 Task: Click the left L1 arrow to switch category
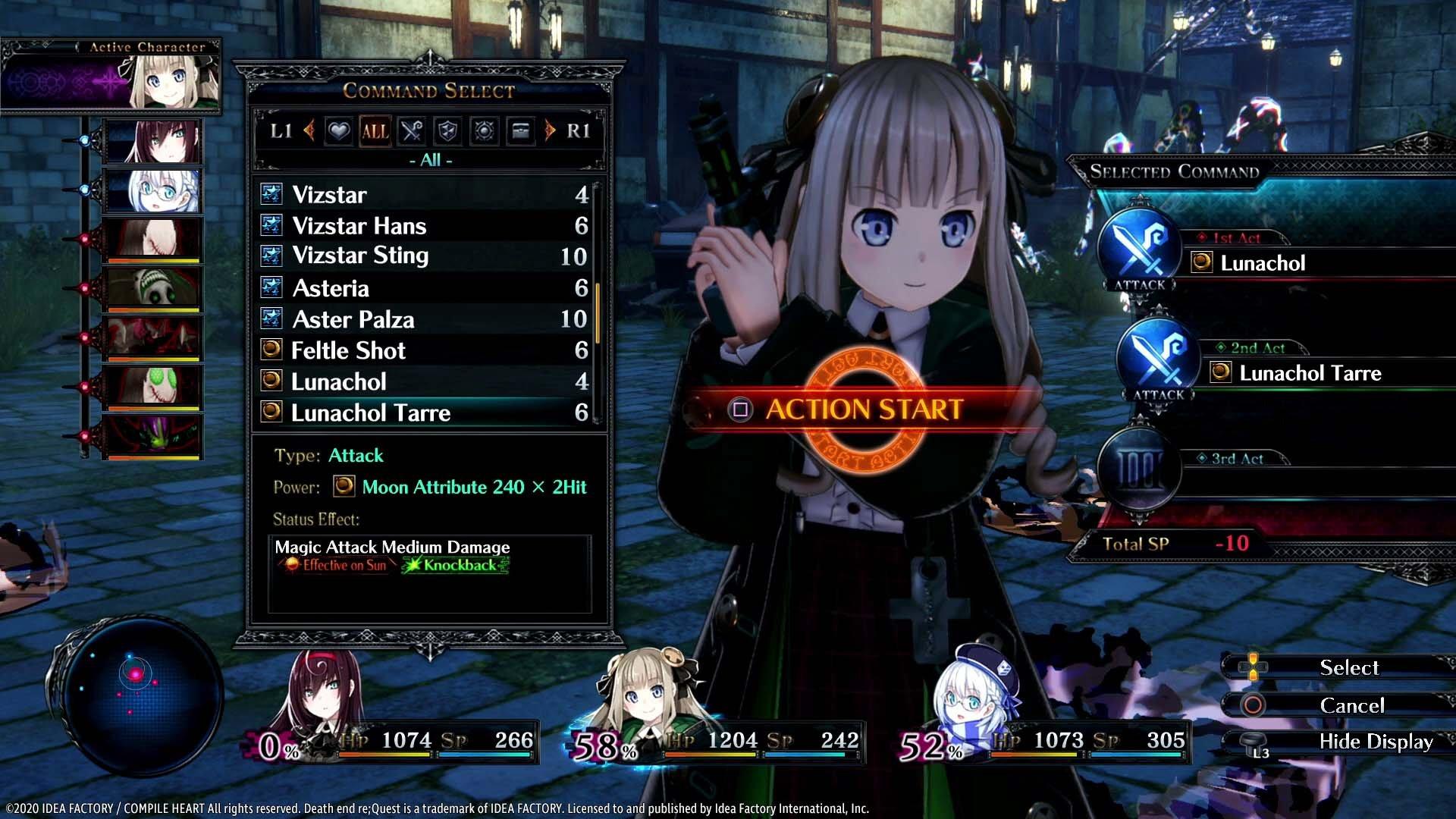(310, 130)
